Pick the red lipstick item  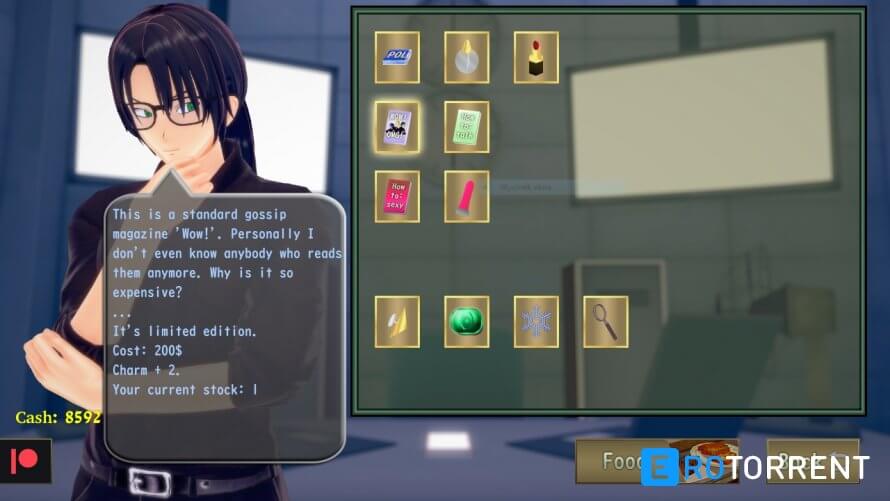(536, 57)
